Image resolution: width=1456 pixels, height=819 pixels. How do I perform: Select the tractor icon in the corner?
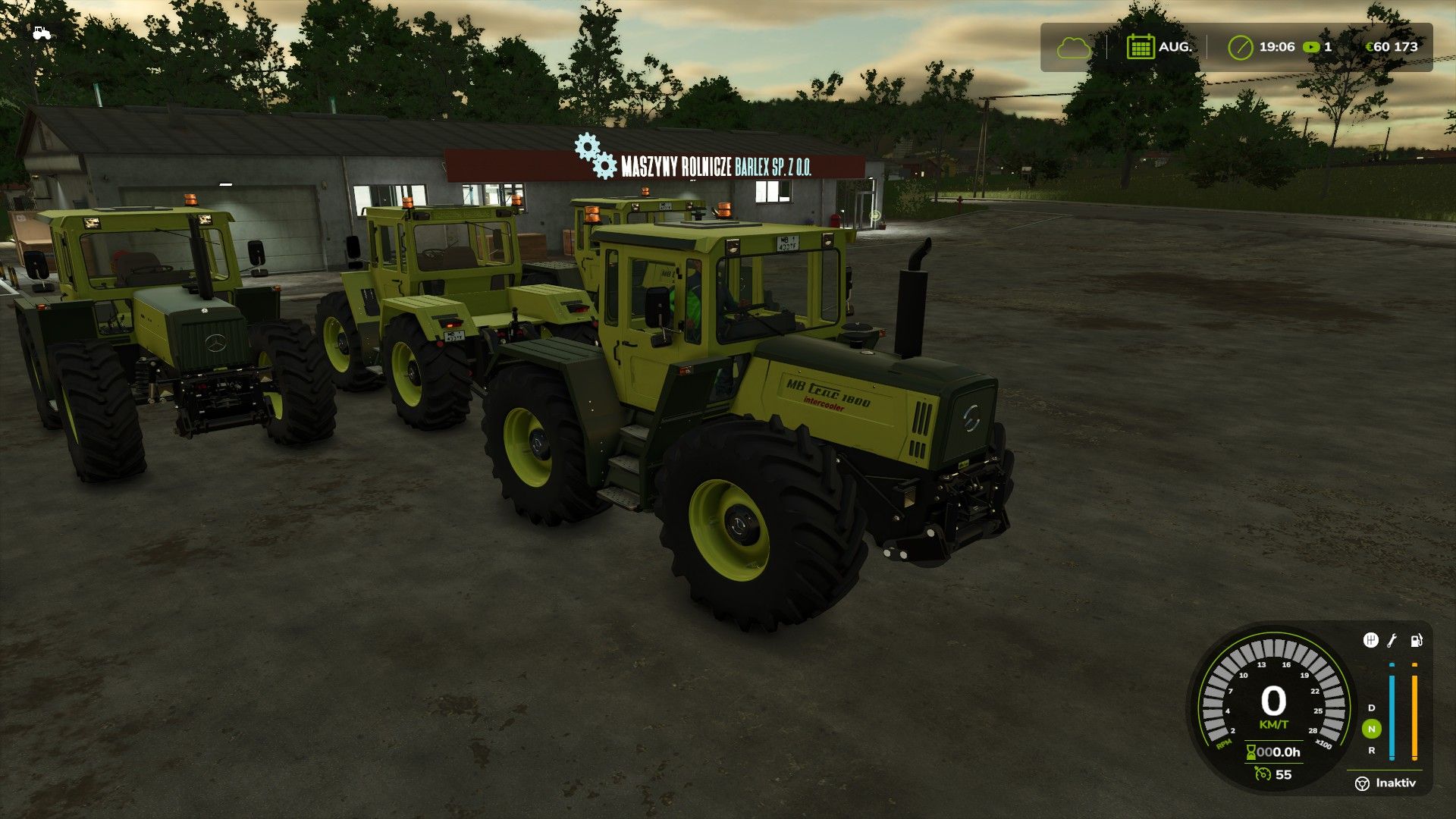(41, 33)
